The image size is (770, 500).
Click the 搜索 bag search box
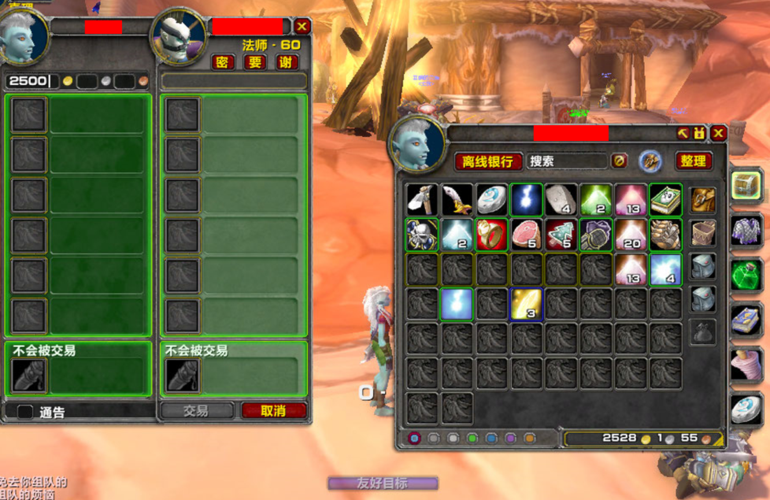(565, 161)
